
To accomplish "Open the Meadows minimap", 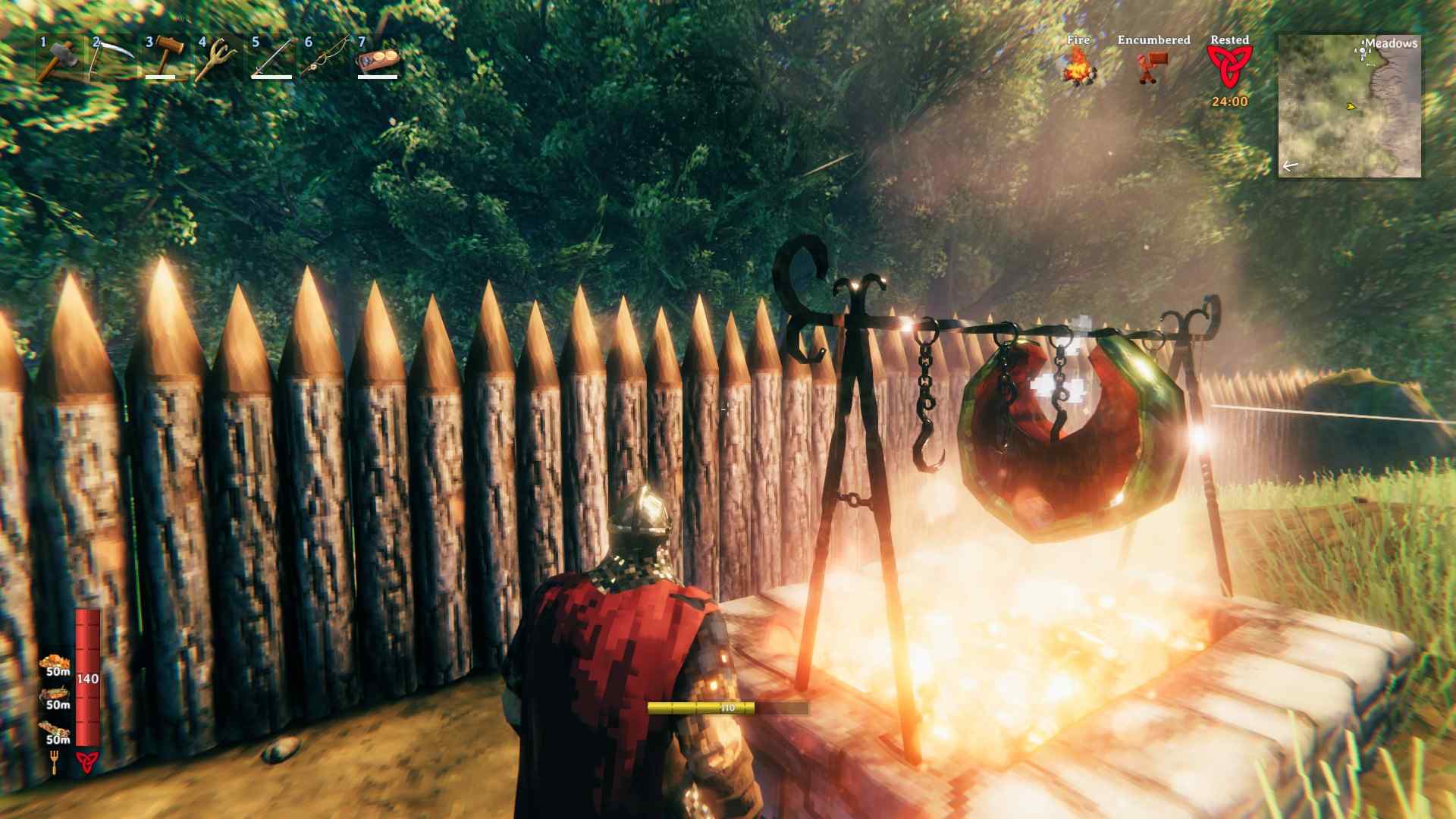I will point(1350,106).
